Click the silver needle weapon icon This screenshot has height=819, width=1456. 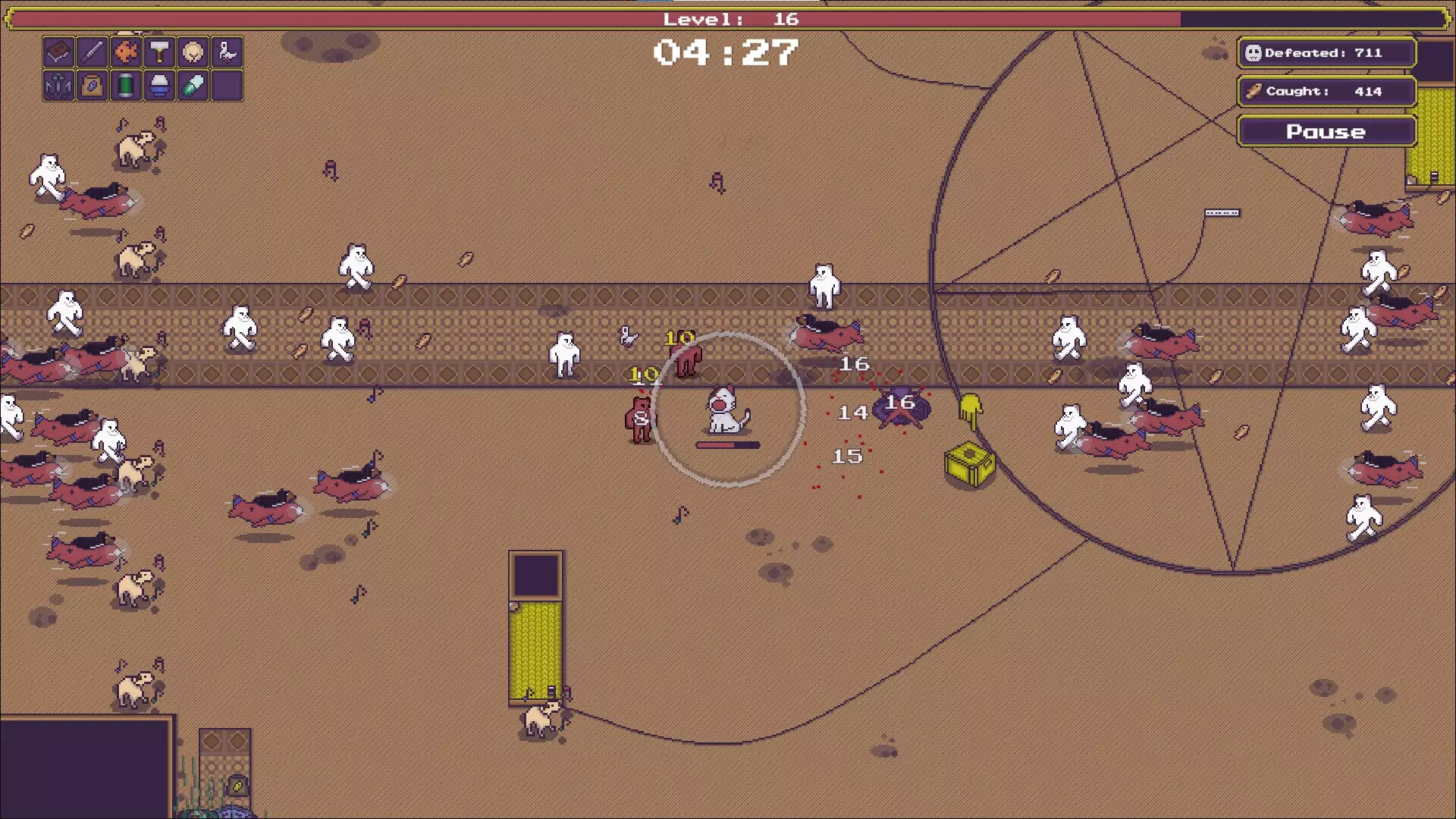[93, 52]
